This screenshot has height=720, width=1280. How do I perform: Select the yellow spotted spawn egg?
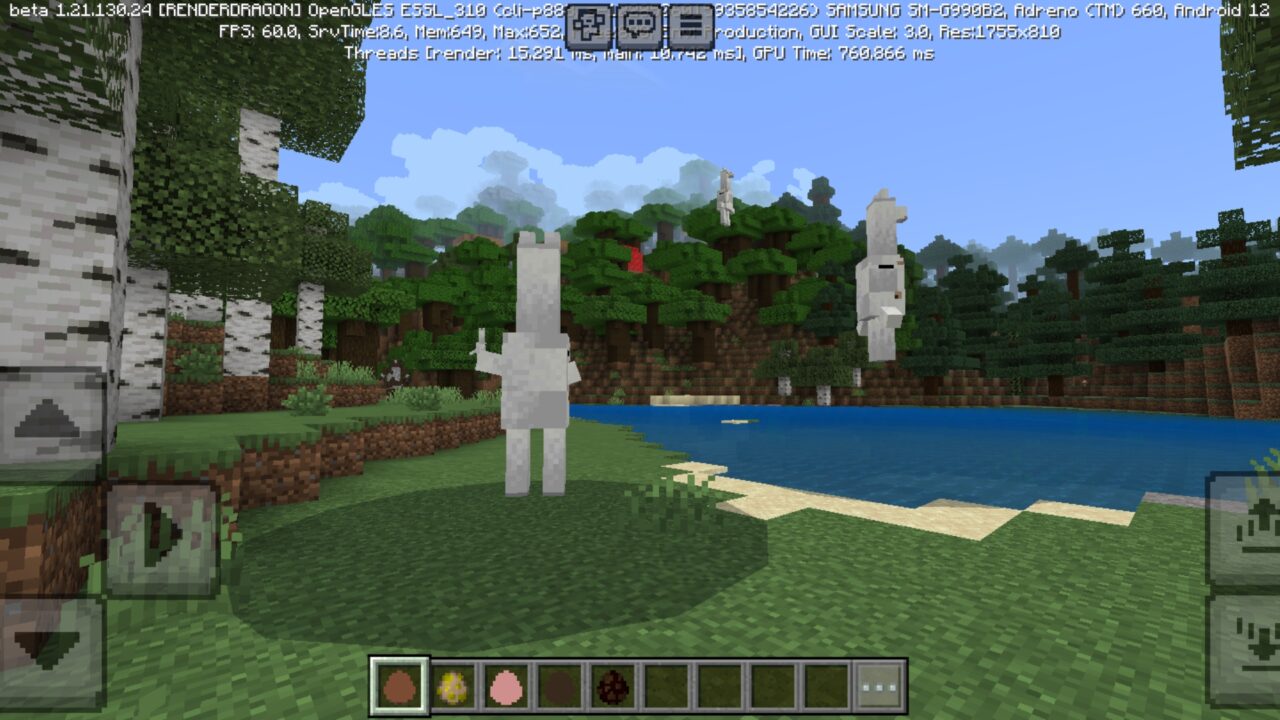[x=452, y=685]
